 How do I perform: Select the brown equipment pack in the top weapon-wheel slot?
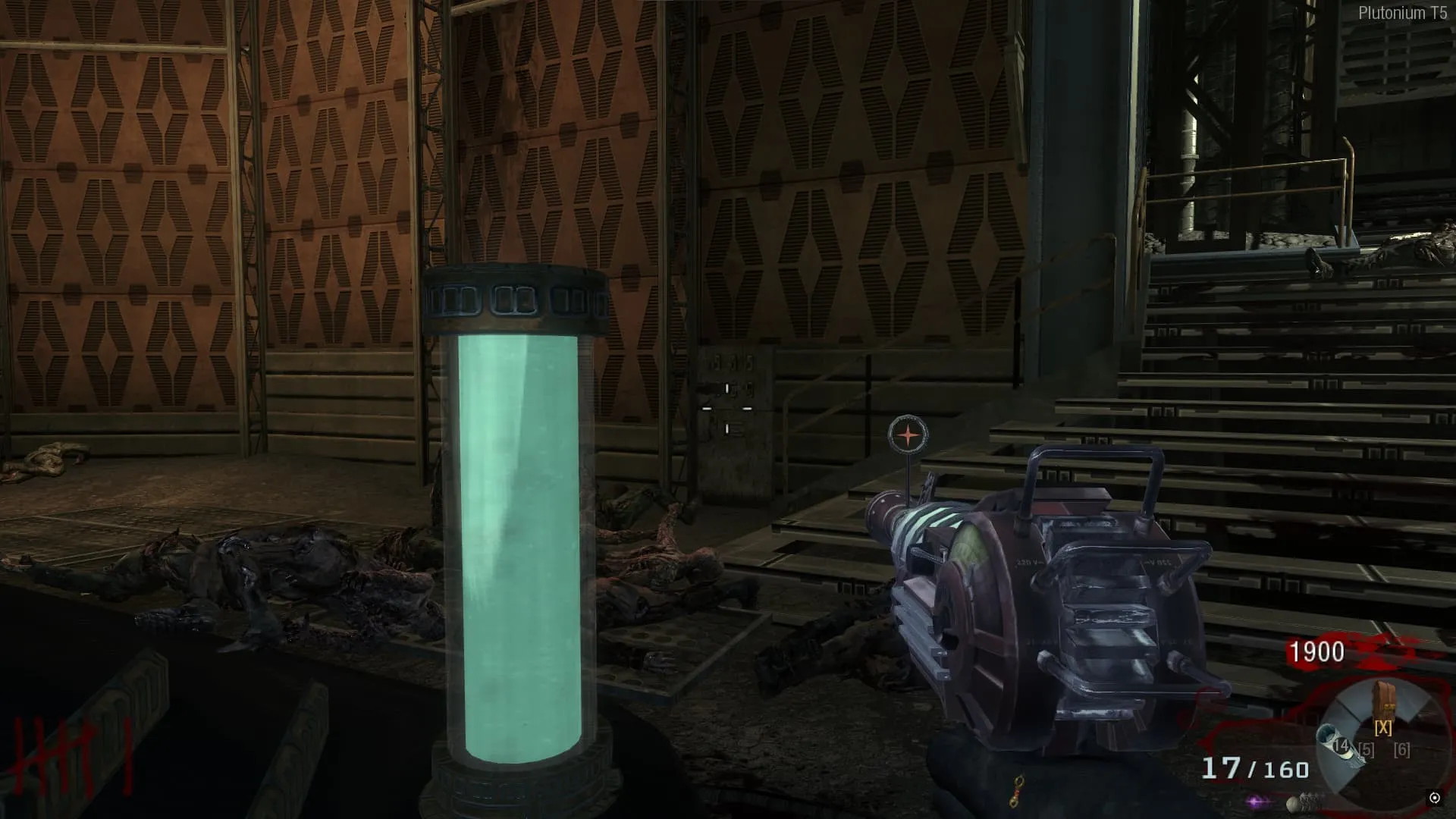(x=1384, y=701)
